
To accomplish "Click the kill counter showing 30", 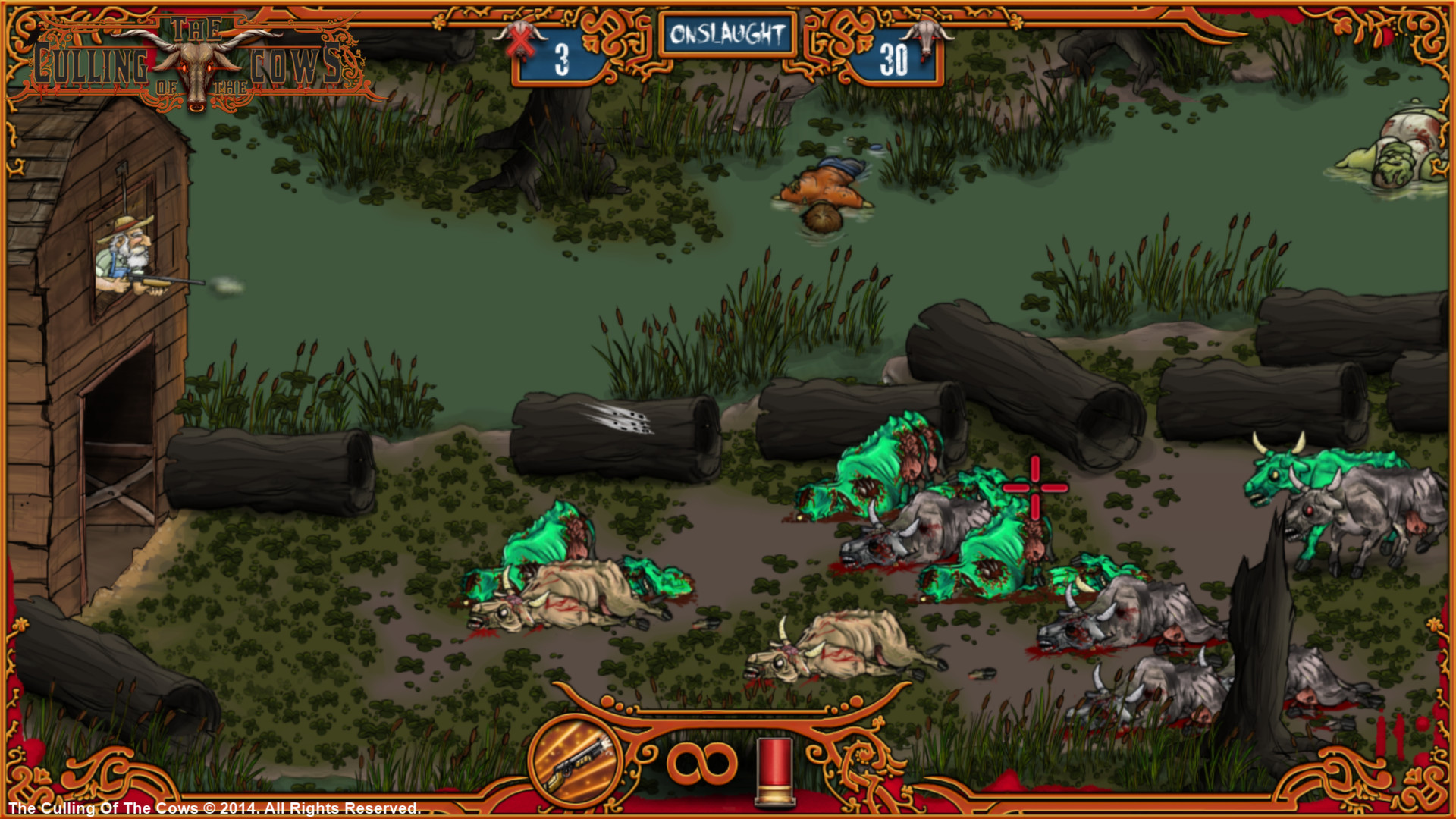I will click(x=895, y=55).
